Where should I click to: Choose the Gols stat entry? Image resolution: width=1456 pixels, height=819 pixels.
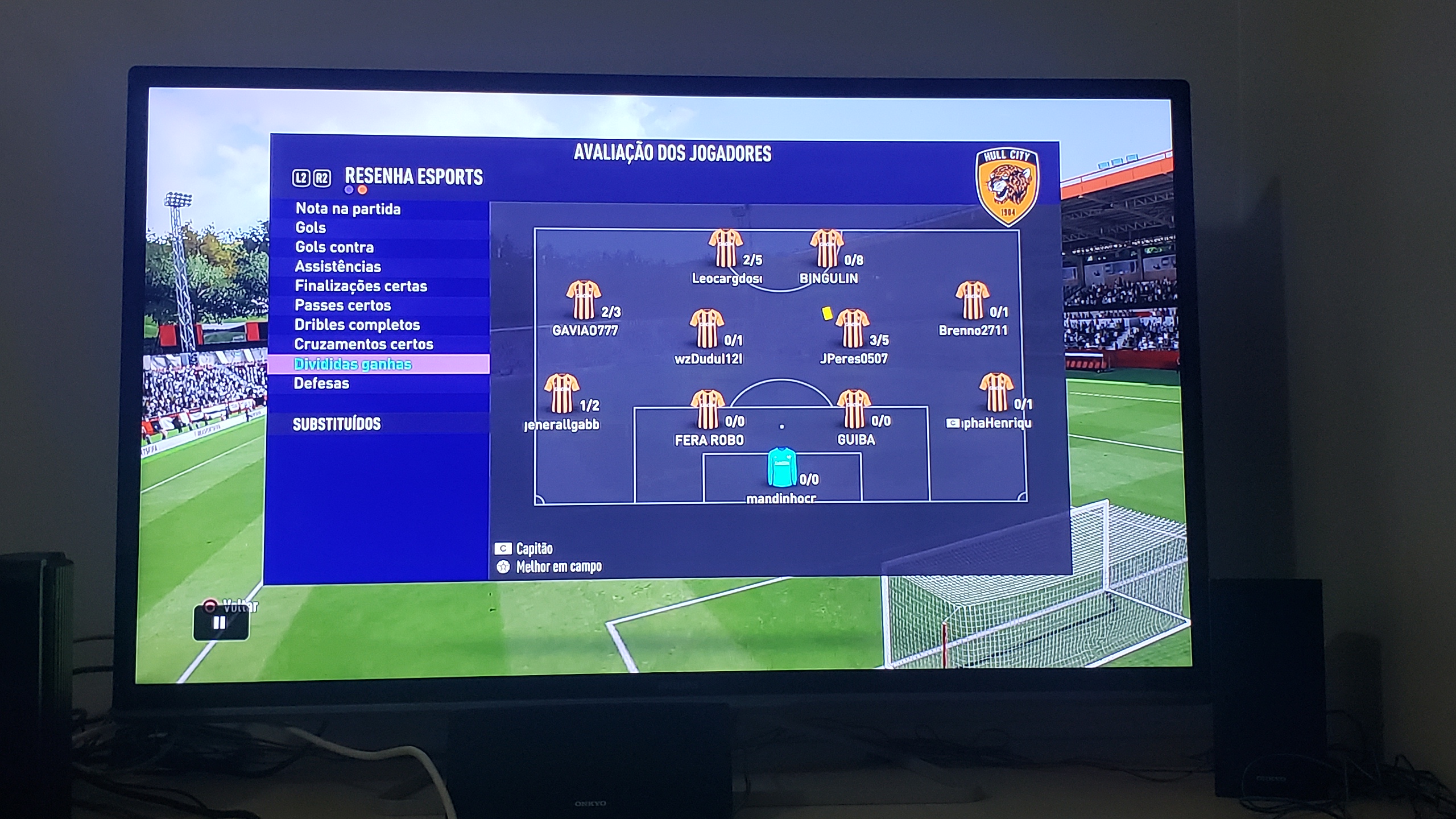[x=311, y=227]
